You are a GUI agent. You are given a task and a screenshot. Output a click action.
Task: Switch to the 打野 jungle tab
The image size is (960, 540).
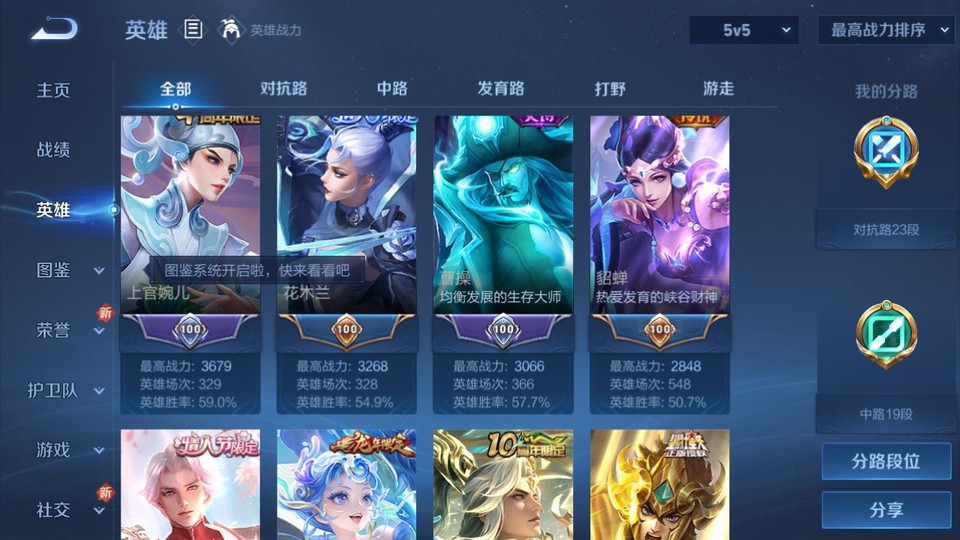click(610, 88)
